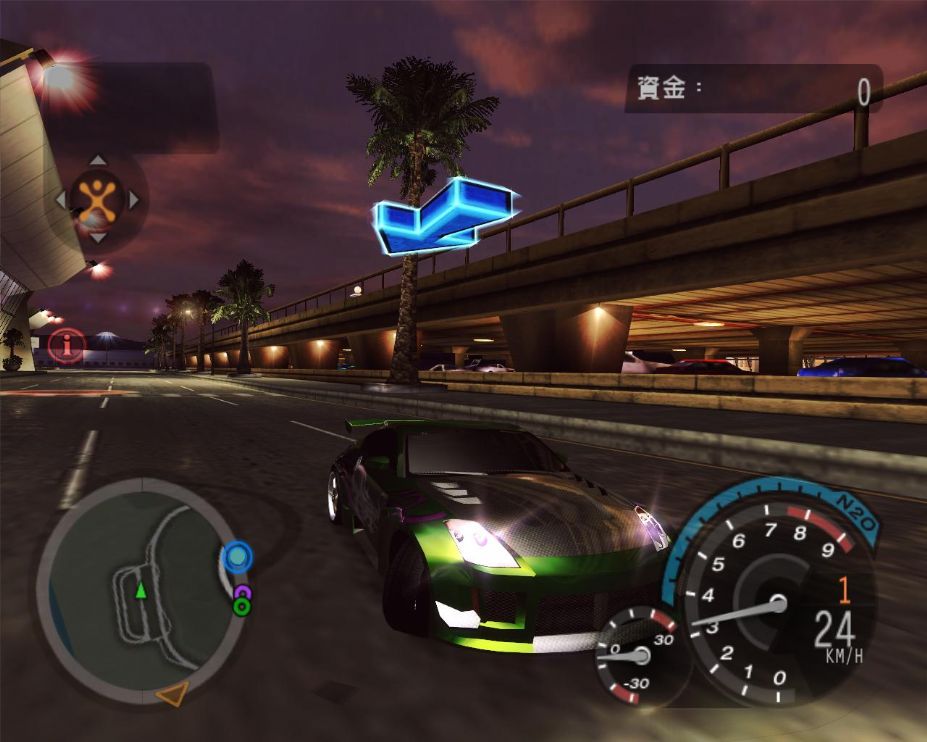The image size is (927, 742).
Task: Click the green player arrow on minimap
Action: point(141,591)
